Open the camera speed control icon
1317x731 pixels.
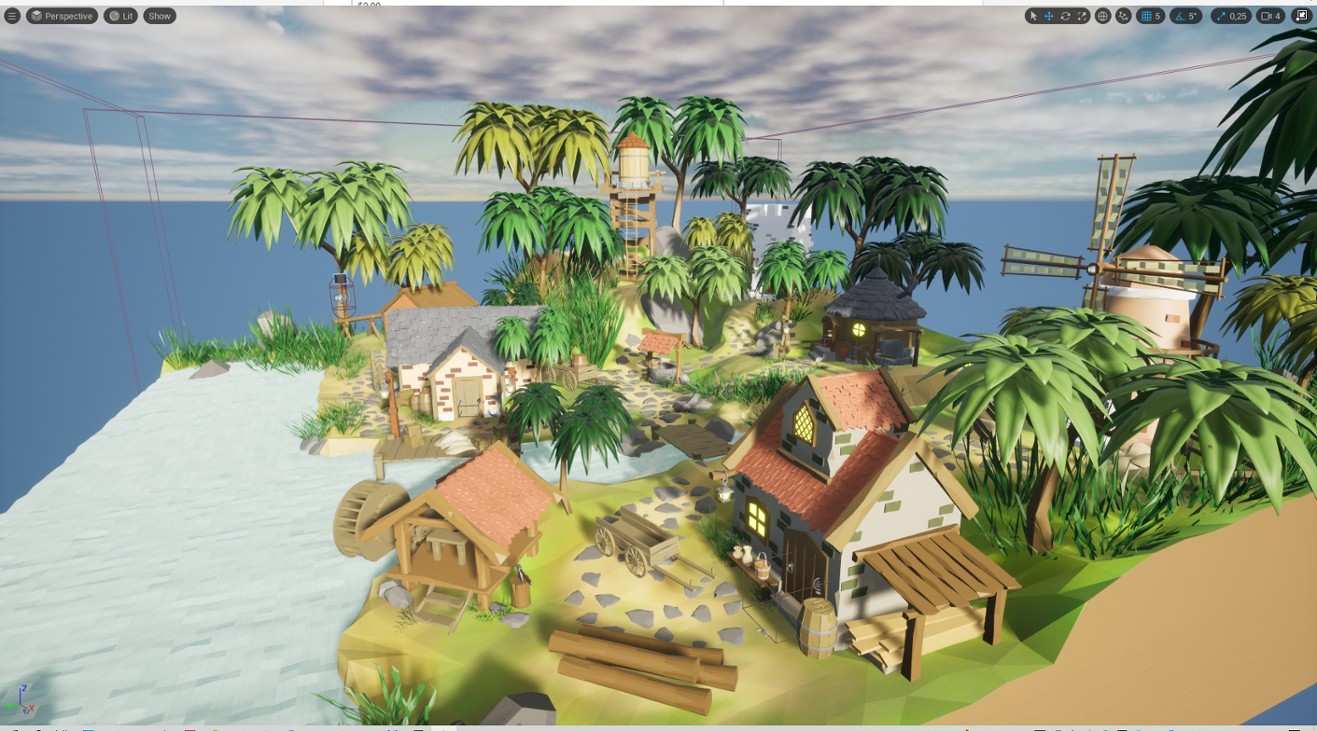coord(1264,15)
